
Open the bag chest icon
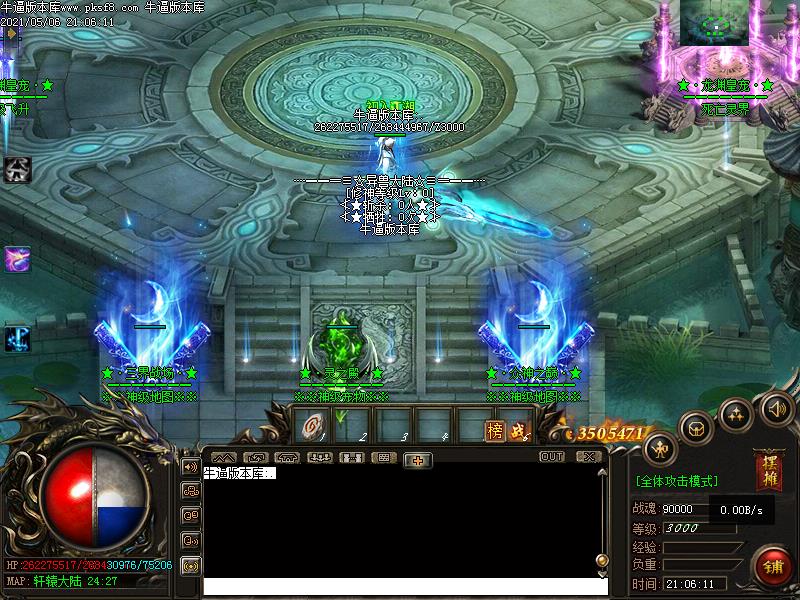pos(694,428)
